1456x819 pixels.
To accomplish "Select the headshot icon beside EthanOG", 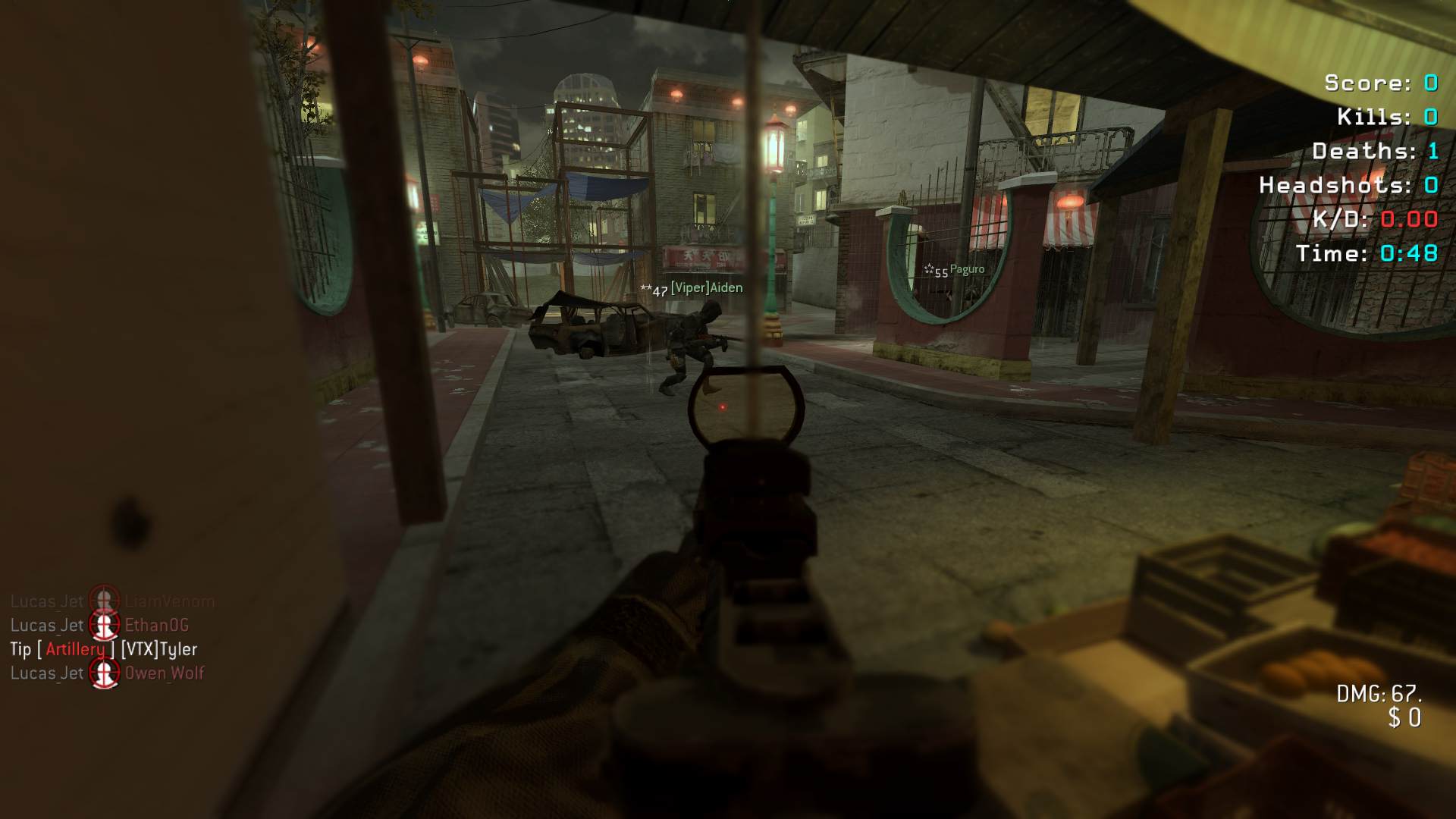I will (x=105, y=626).
